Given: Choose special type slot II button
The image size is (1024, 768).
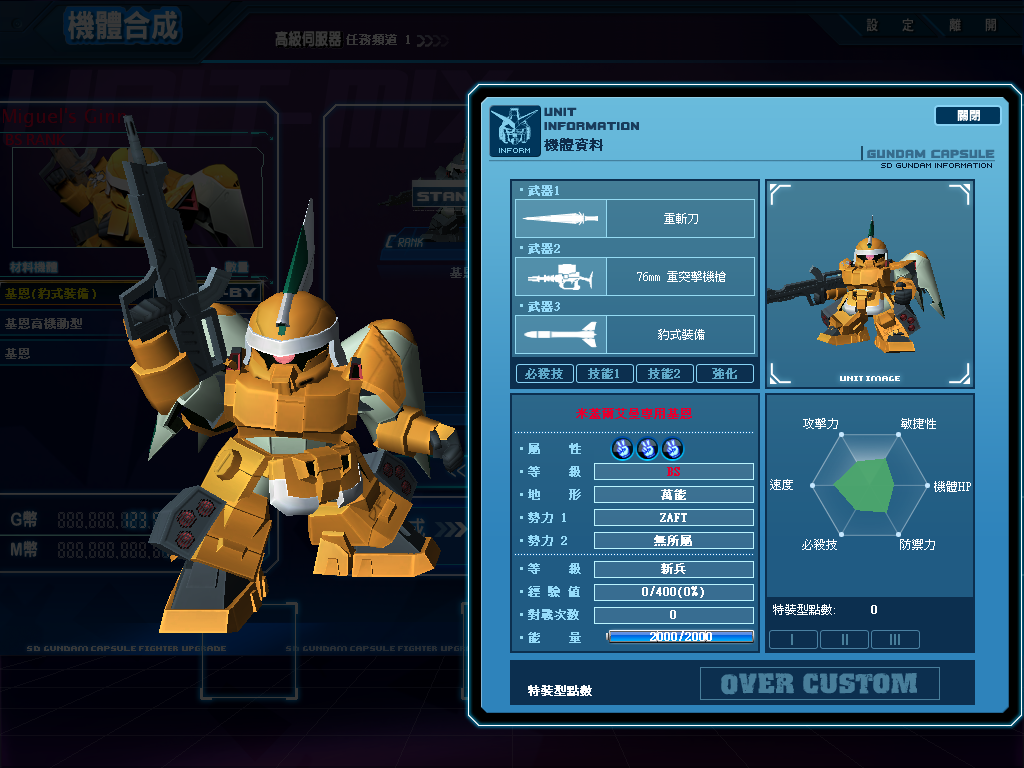Looking at the screenshot, I should (844, 640).
